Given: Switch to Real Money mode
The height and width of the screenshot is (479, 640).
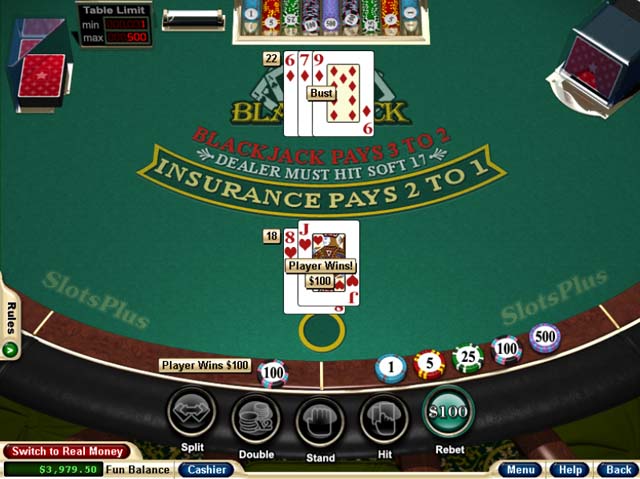Looking at the screenshot, I should click(x=66, y=452).
